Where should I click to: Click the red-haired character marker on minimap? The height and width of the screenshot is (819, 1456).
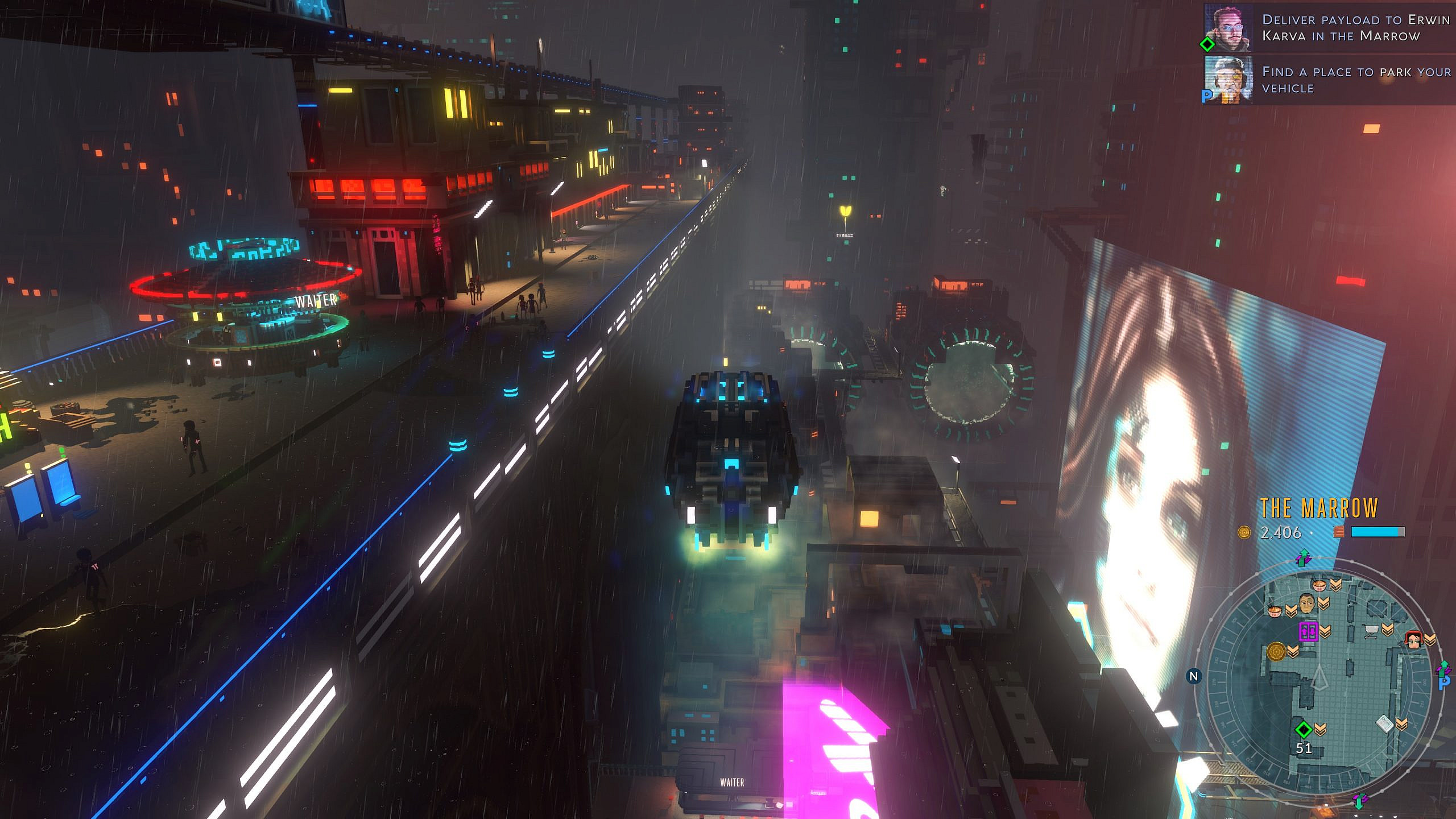click(1413, 639)
